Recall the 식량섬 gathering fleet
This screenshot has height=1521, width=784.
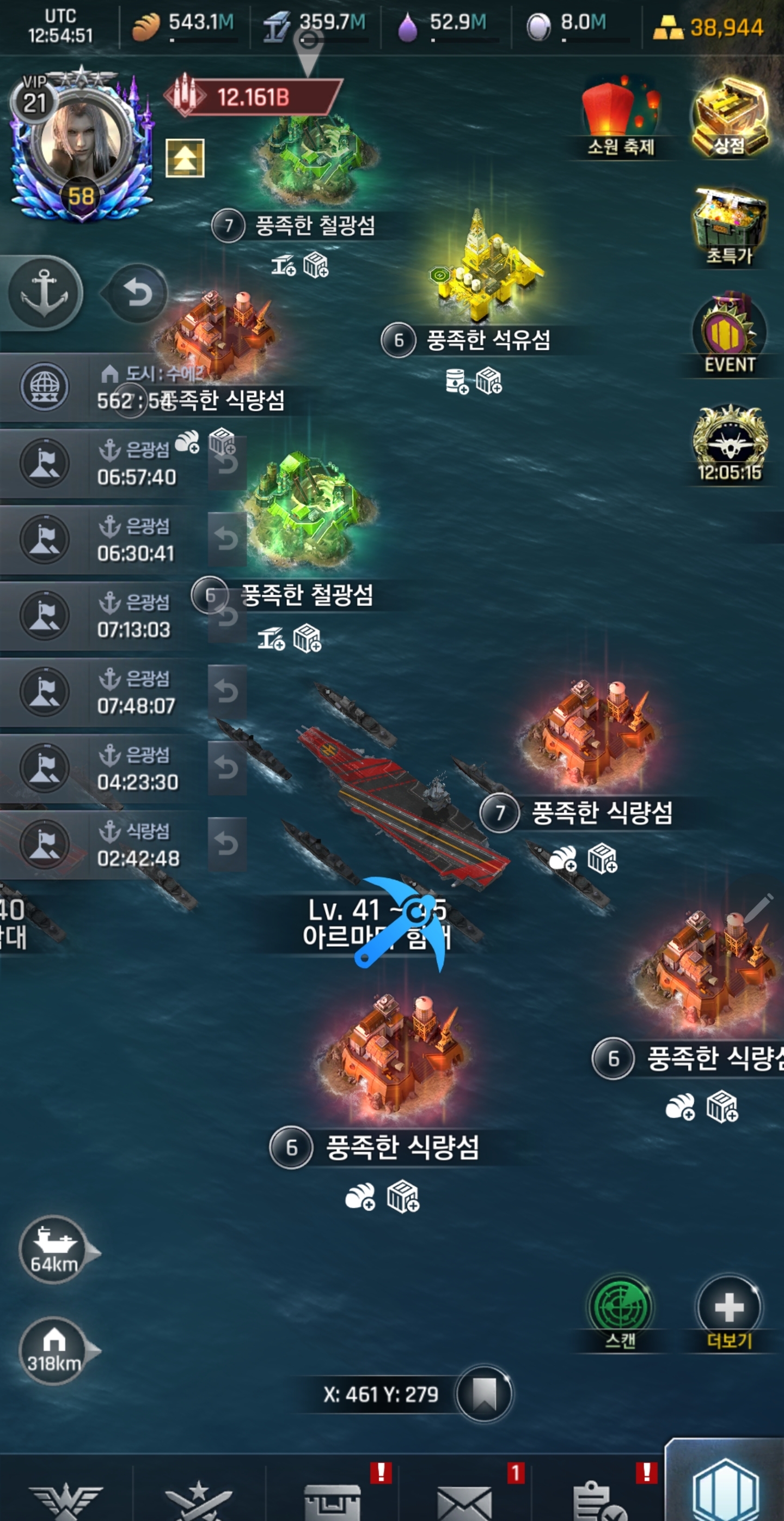(x=227, y=844)
